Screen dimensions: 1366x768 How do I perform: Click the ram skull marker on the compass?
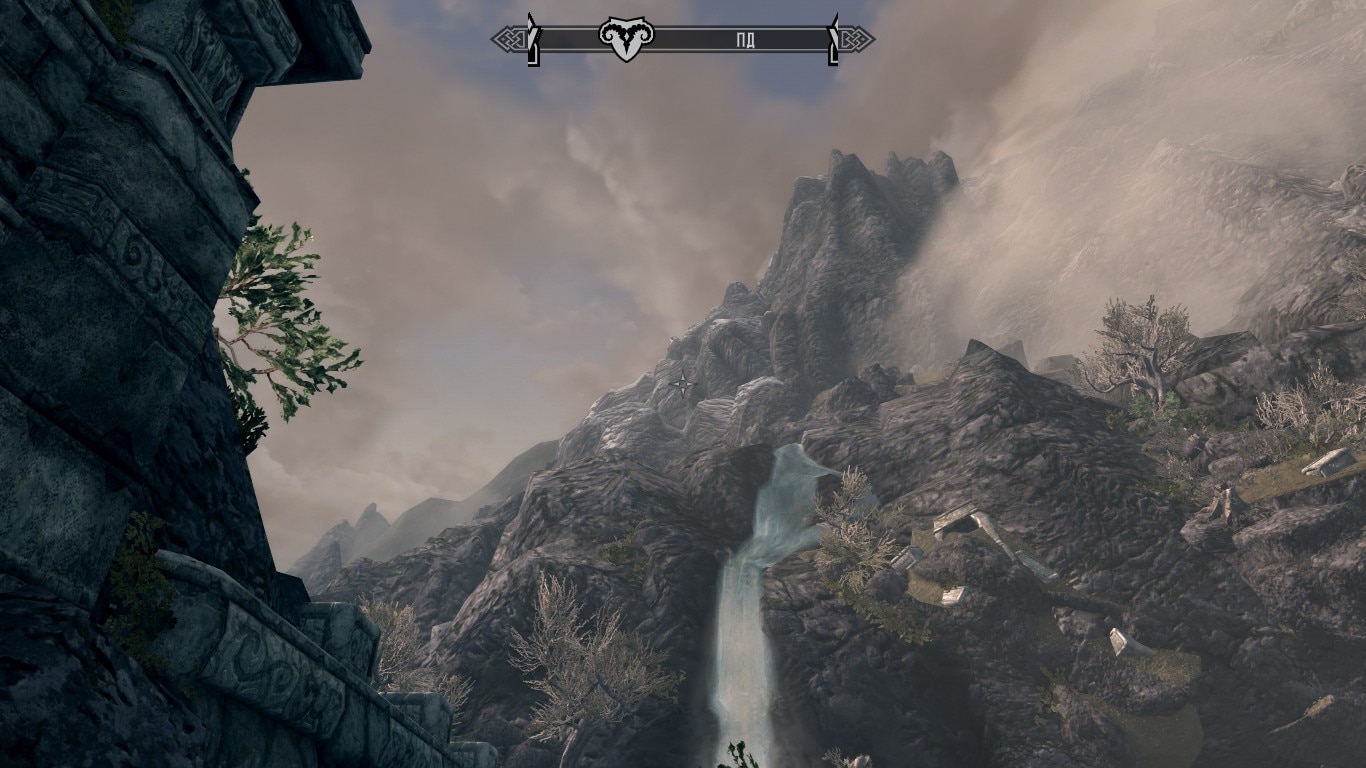point(627,39)
